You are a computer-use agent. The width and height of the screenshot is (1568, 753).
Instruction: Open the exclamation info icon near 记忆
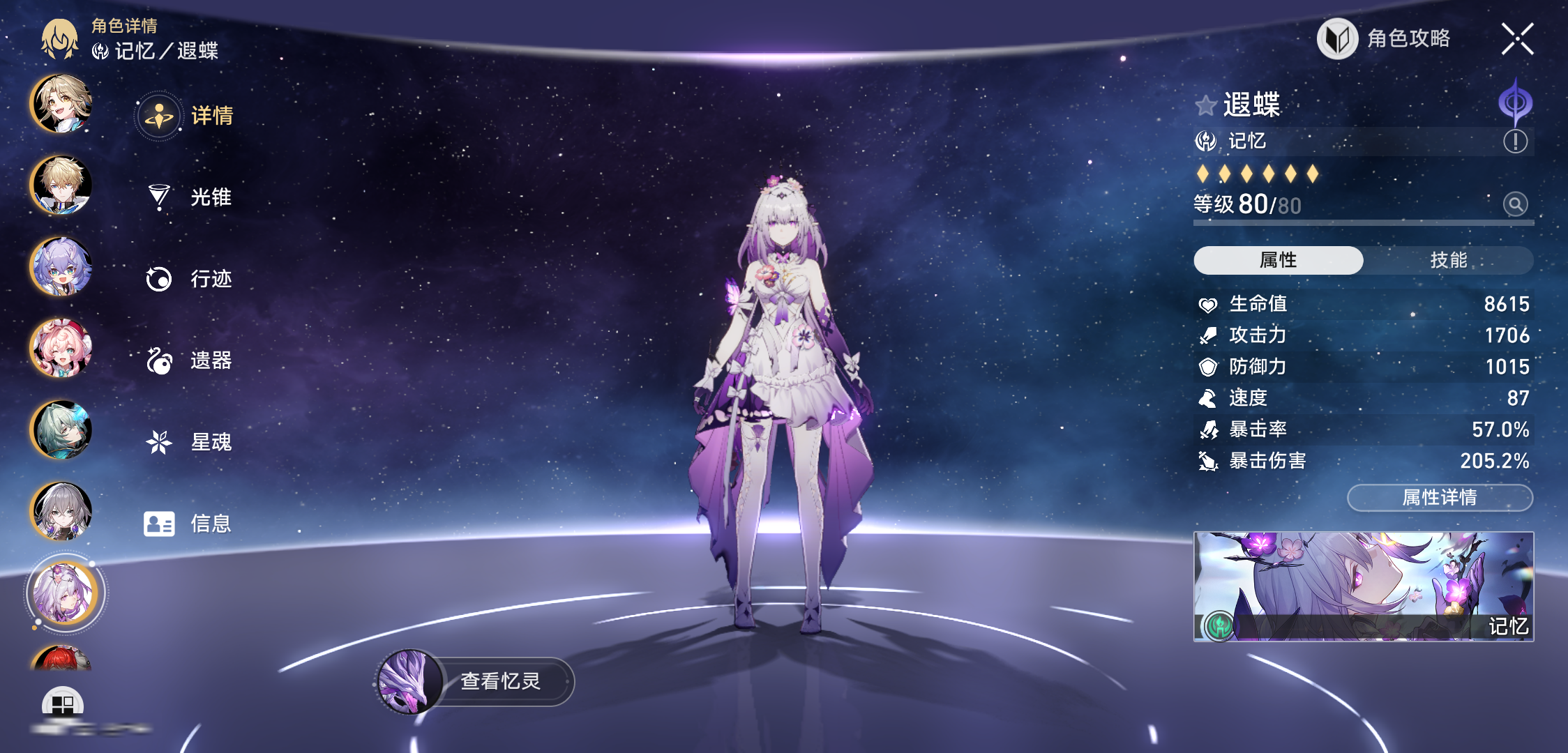coord(1515,142)
